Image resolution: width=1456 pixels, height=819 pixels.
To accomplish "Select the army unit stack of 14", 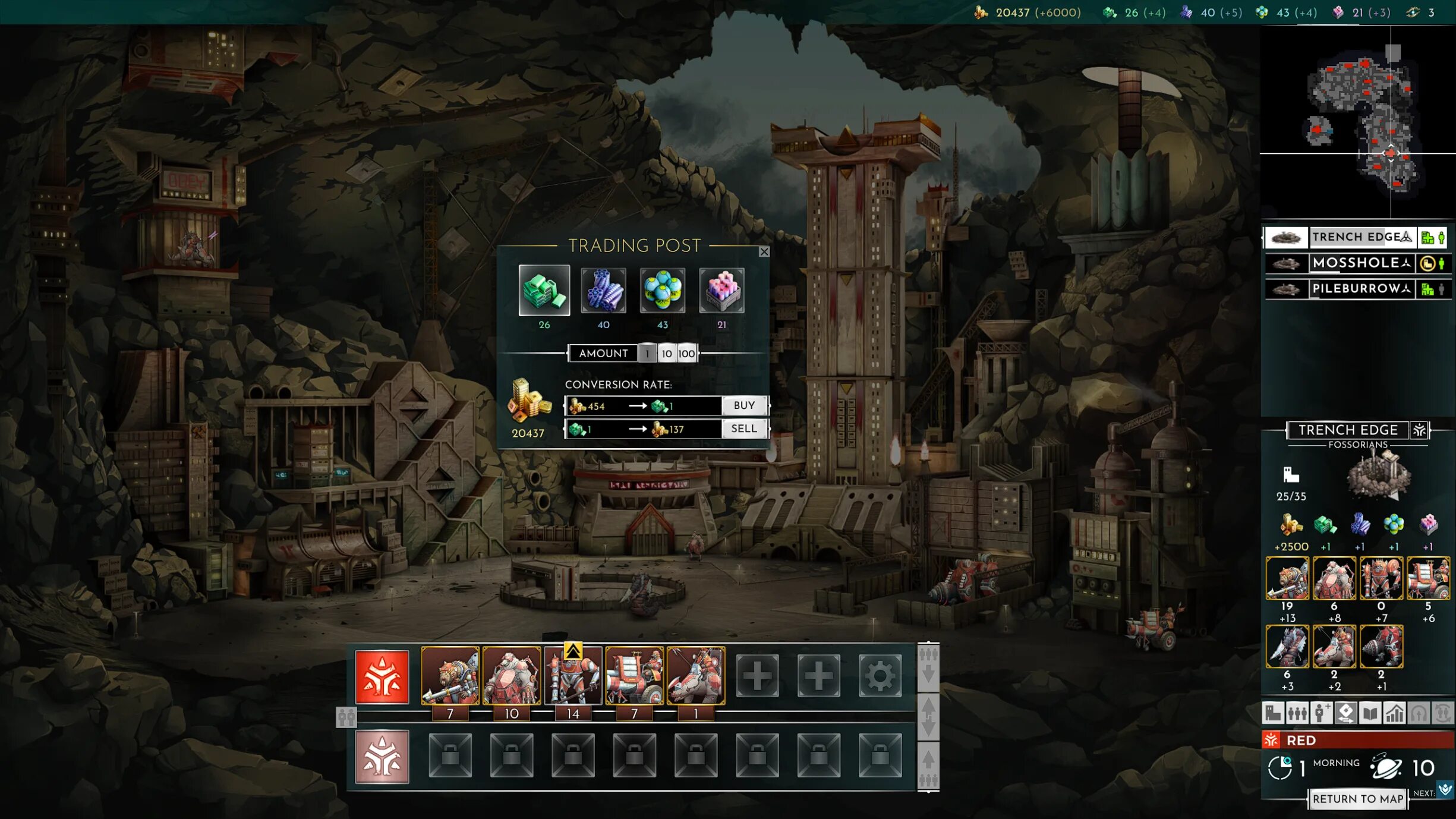I will 573,676.
